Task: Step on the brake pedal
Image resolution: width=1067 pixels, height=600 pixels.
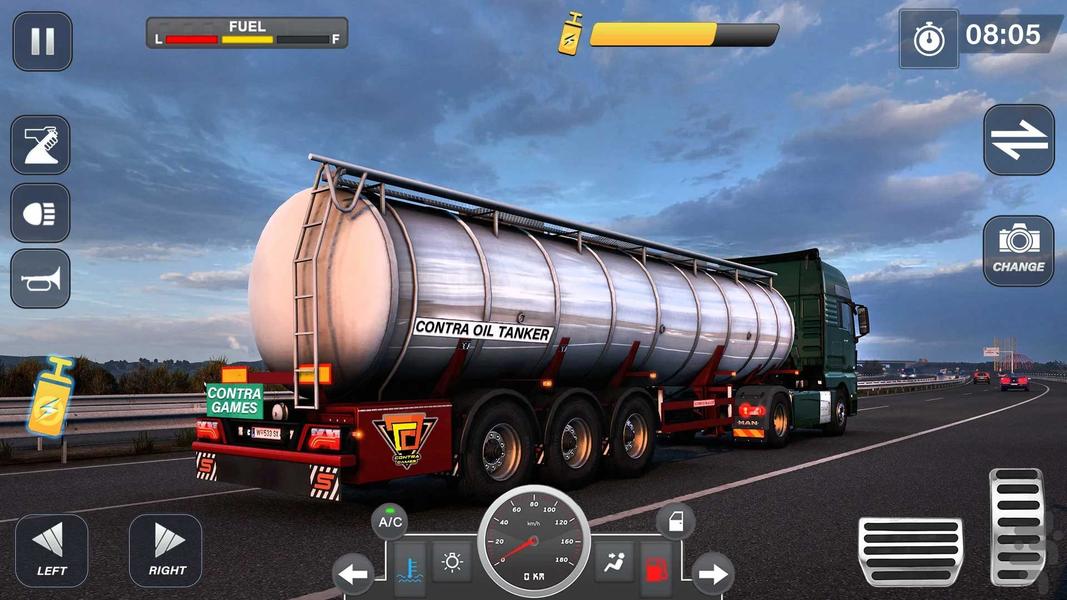Action: [x=910, y=551]
